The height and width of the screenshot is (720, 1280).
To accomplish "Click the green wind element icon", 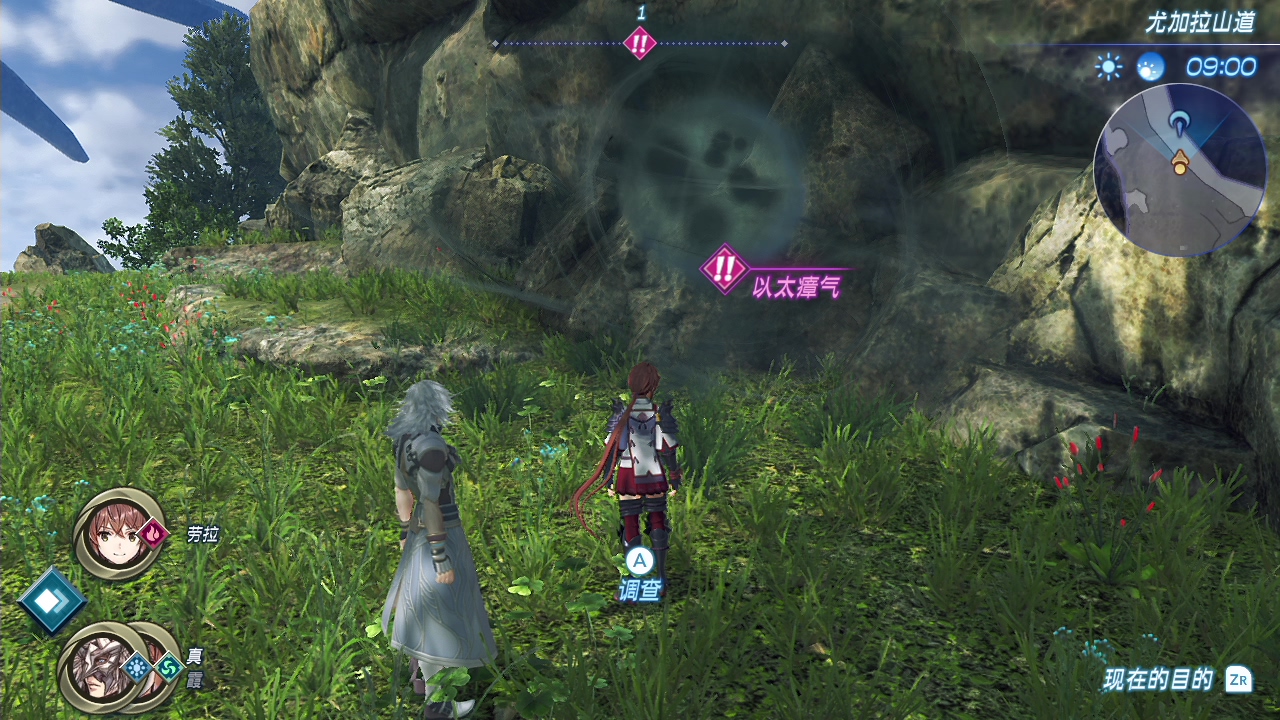I will [x=168, y=667].
